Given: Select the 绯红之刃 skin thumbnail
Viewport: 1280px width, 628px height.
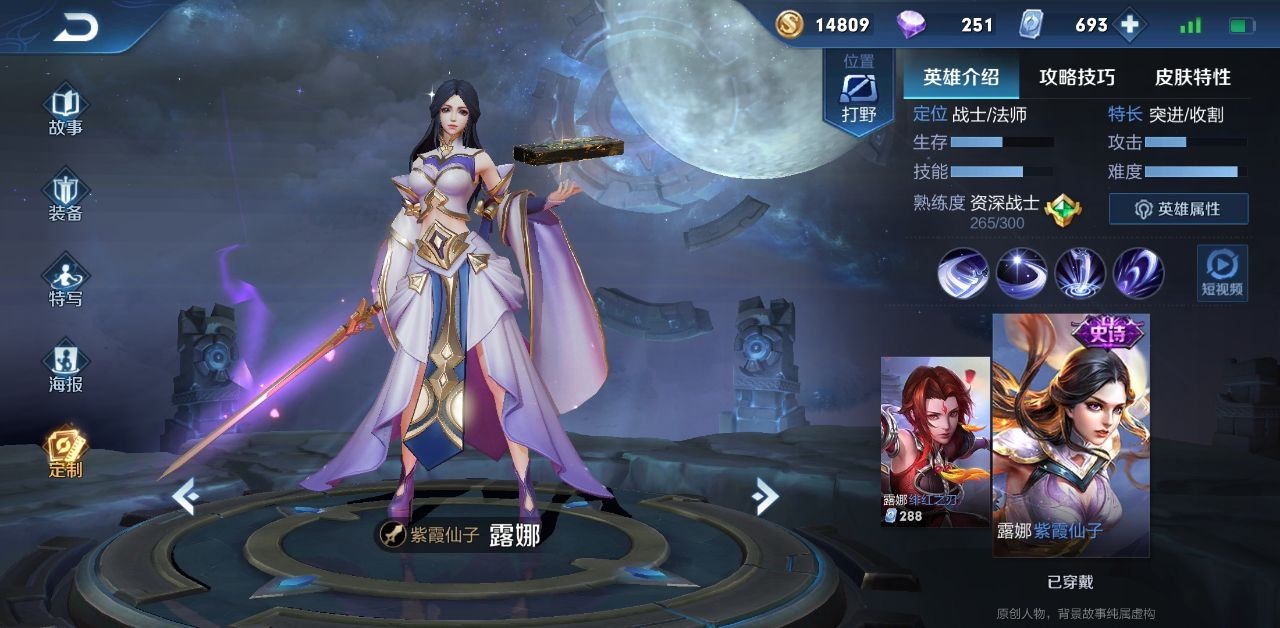Looking at the screenshot, I should click(x=934, y=441).
